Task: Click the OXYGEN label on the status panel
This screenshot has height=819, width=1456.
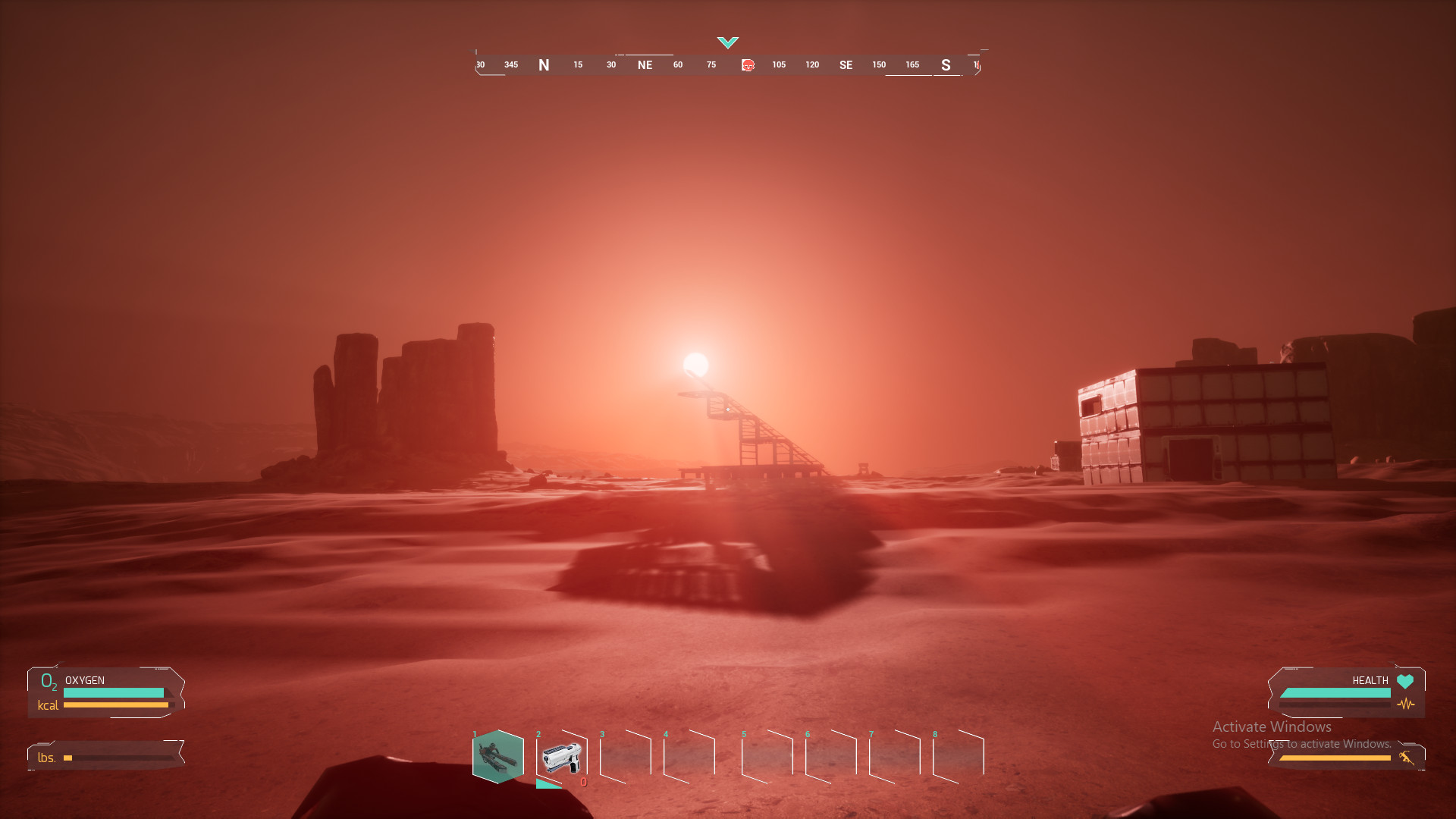Action: (83, 680)
